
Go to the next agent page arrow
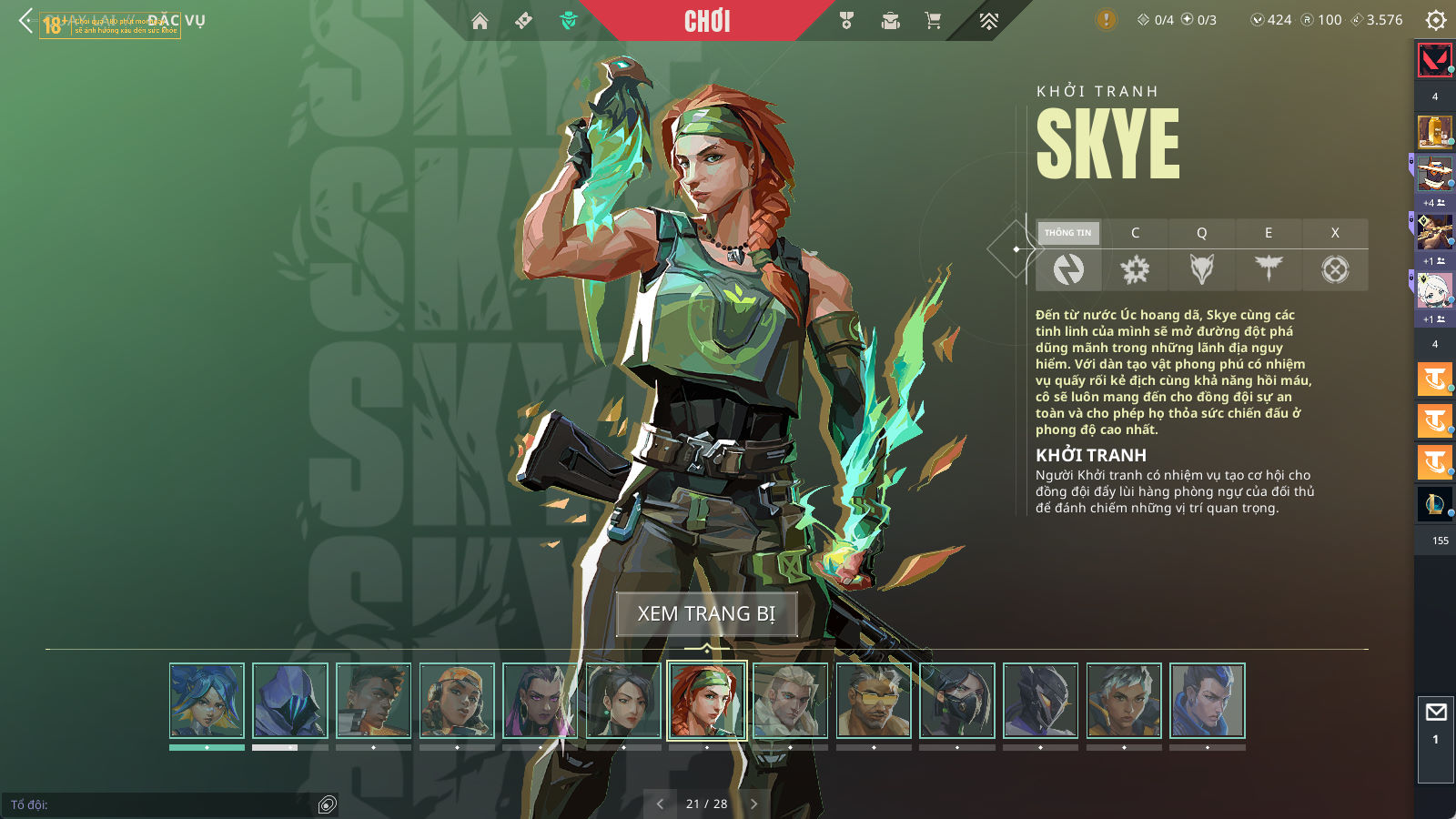[753, 804]
